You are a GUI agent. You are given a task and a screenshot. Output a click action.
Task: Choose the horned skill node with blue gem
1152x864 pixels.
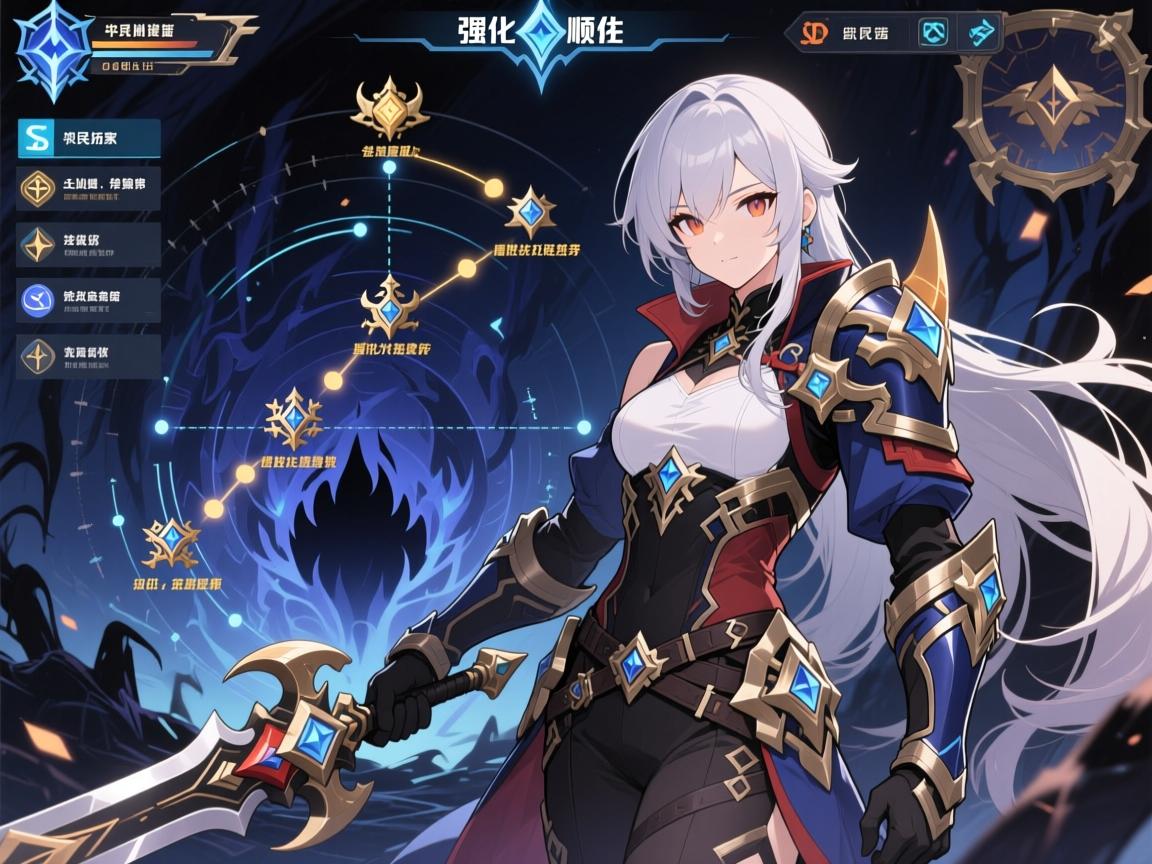tap(390, 311)
